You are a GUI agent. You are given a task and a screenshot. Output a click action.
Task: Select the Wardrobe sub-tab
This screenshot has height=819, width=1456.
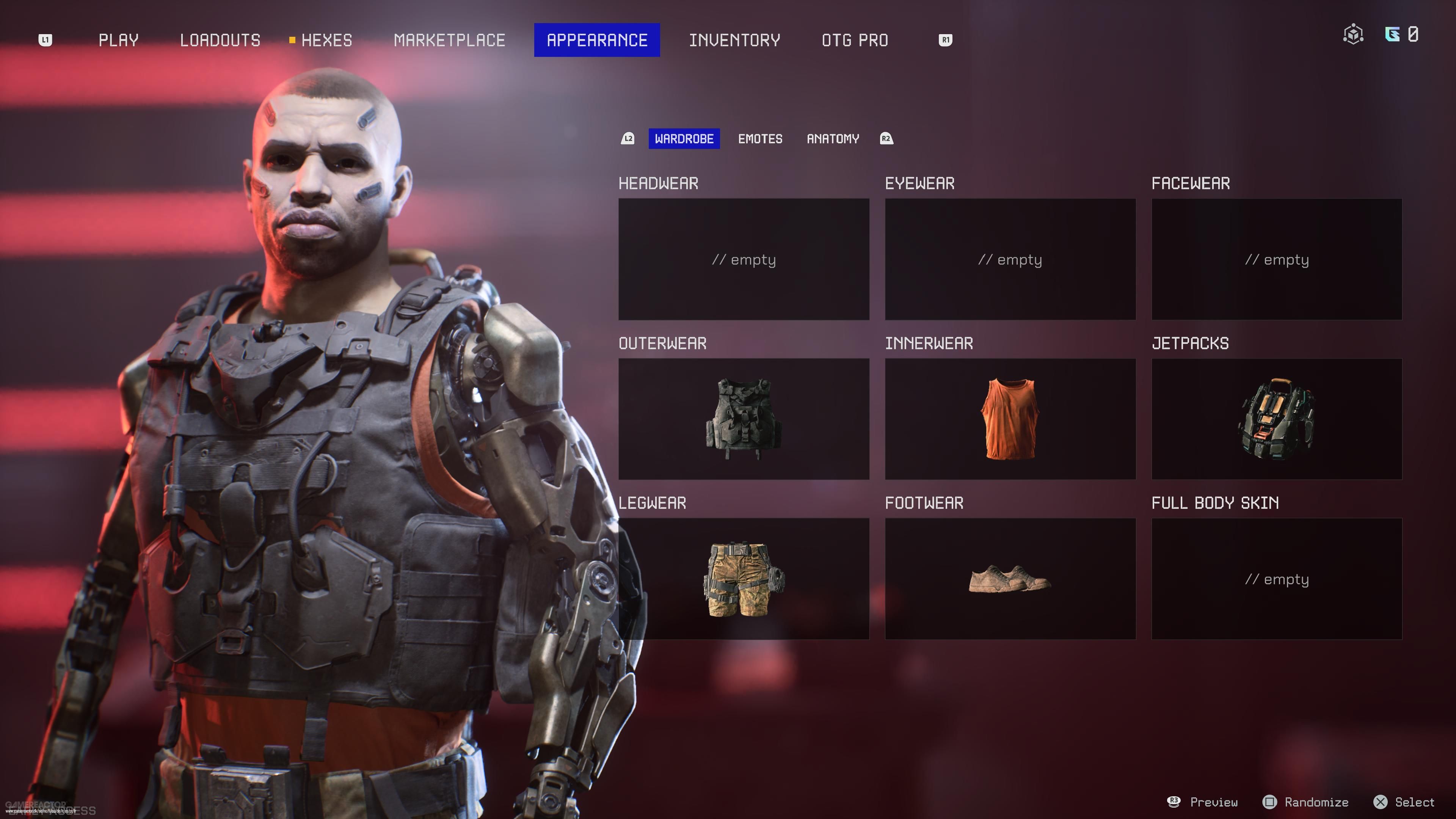[684, 138]
